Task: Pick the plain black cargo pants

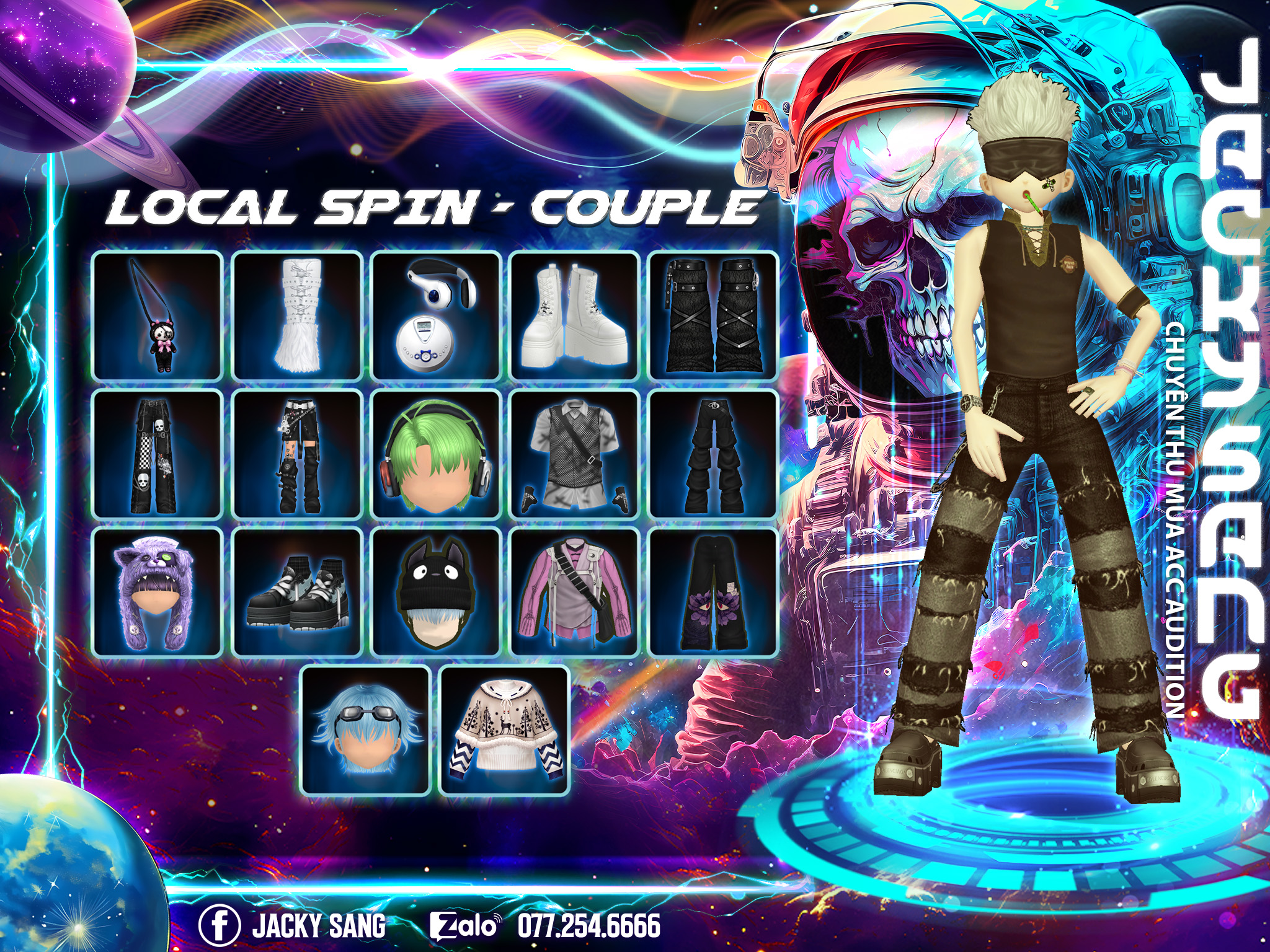Action: 713,454
